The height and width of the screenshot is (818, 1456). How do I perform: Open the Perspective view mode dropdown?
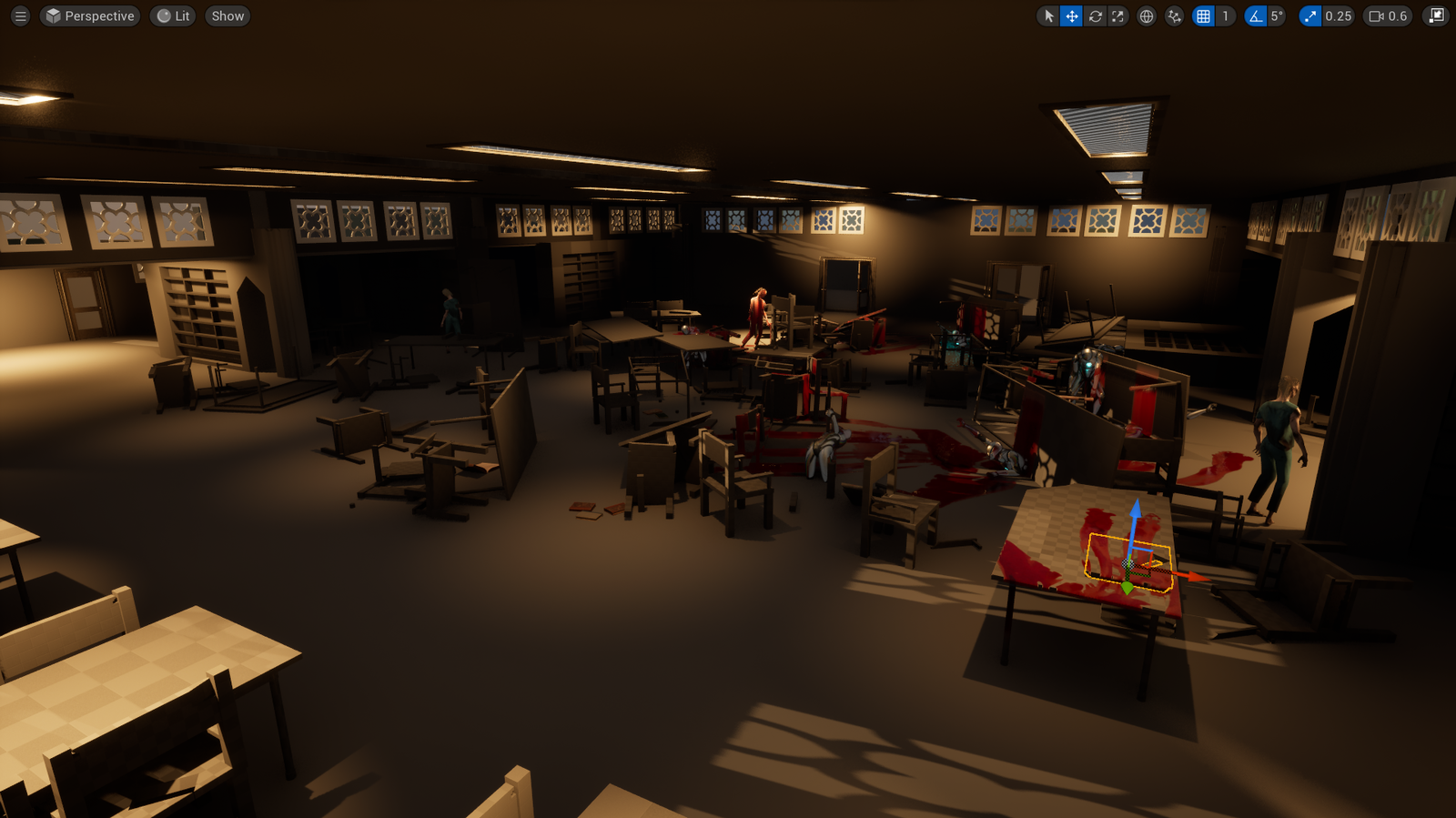tap(89, 15)
